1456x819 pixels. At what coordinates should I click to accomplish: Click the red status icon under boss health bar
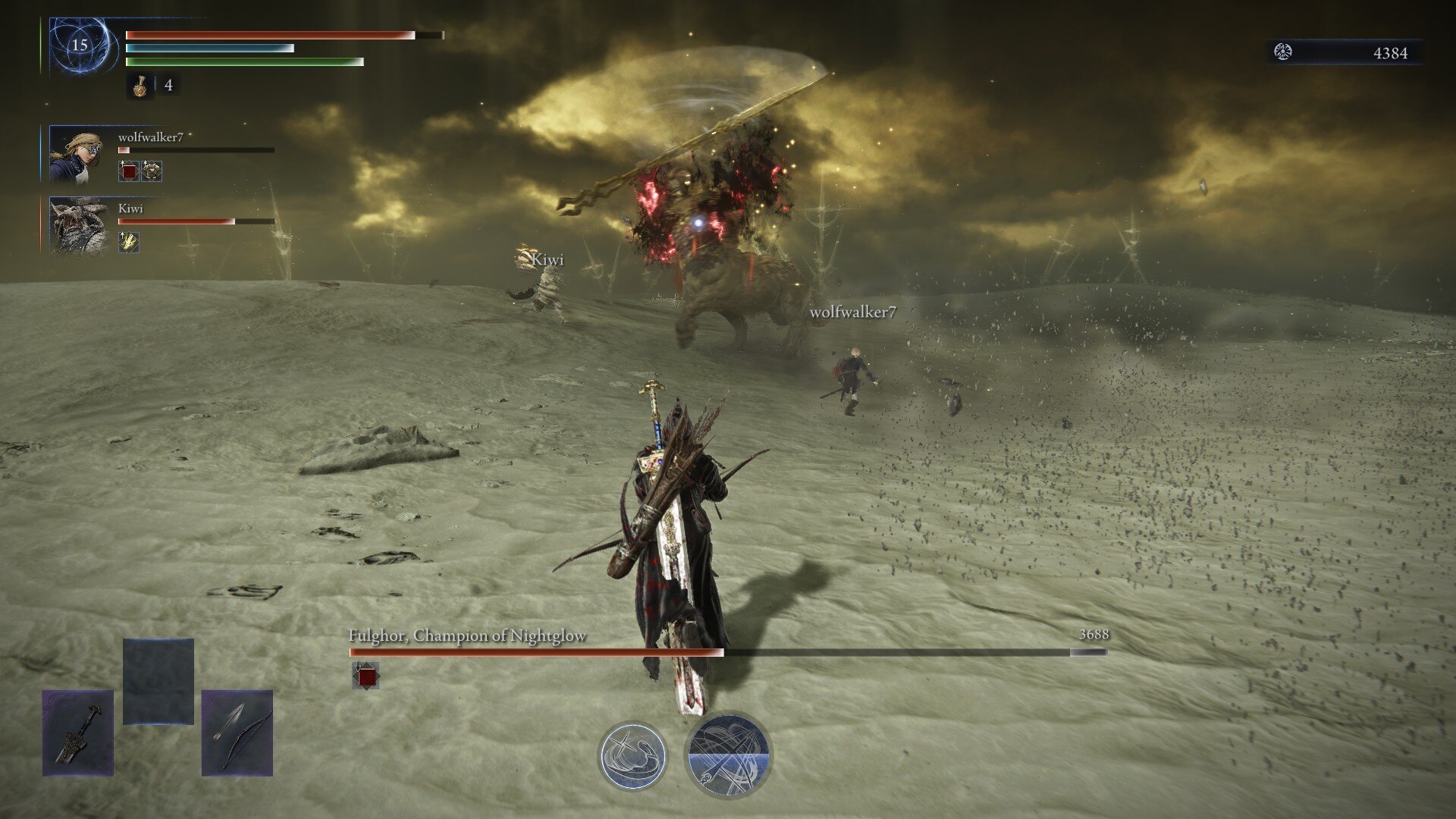(366, 675)
